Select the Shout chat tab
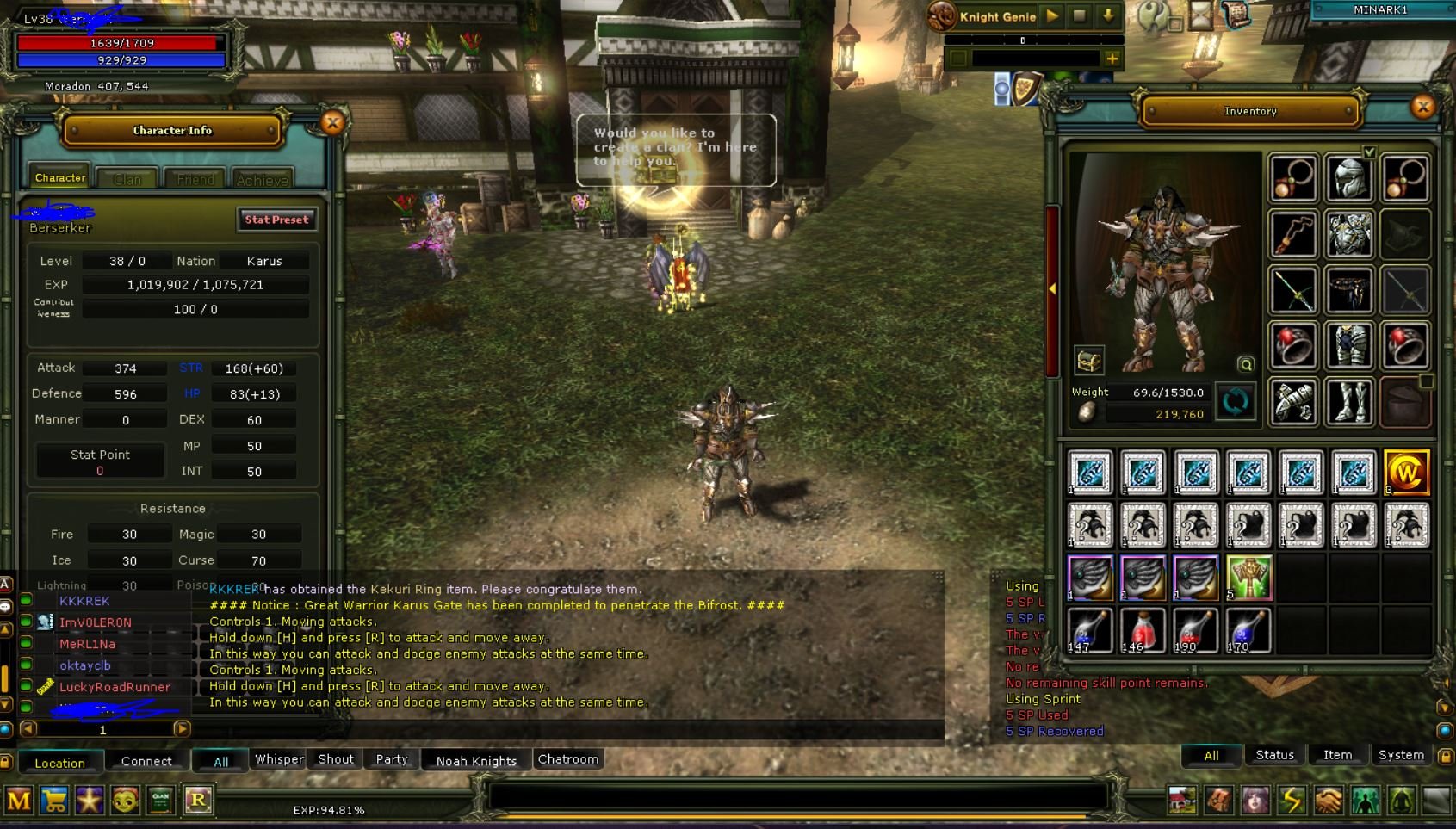Screen dimensions: 1456x829 (336, 759)
